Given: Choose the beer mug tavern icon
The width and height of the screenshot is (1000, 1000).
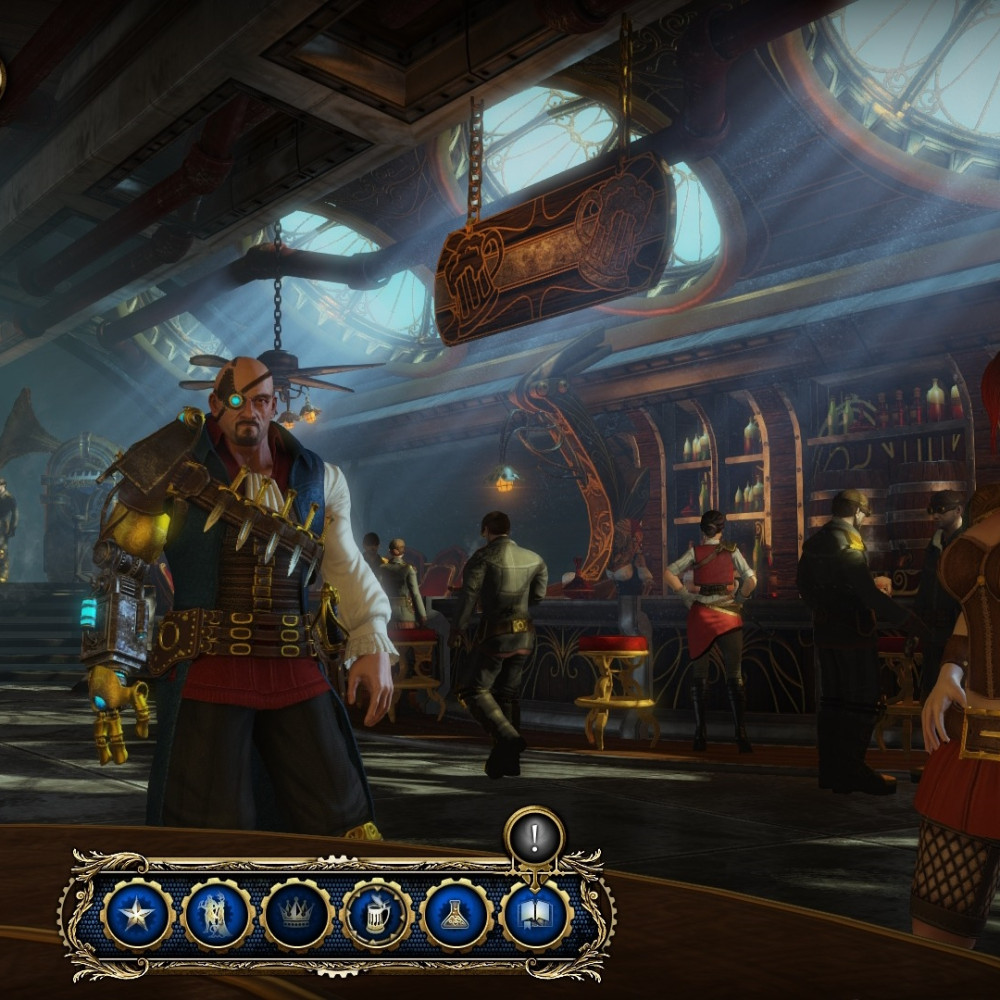Looking at the screenshot, I should 377,915.
